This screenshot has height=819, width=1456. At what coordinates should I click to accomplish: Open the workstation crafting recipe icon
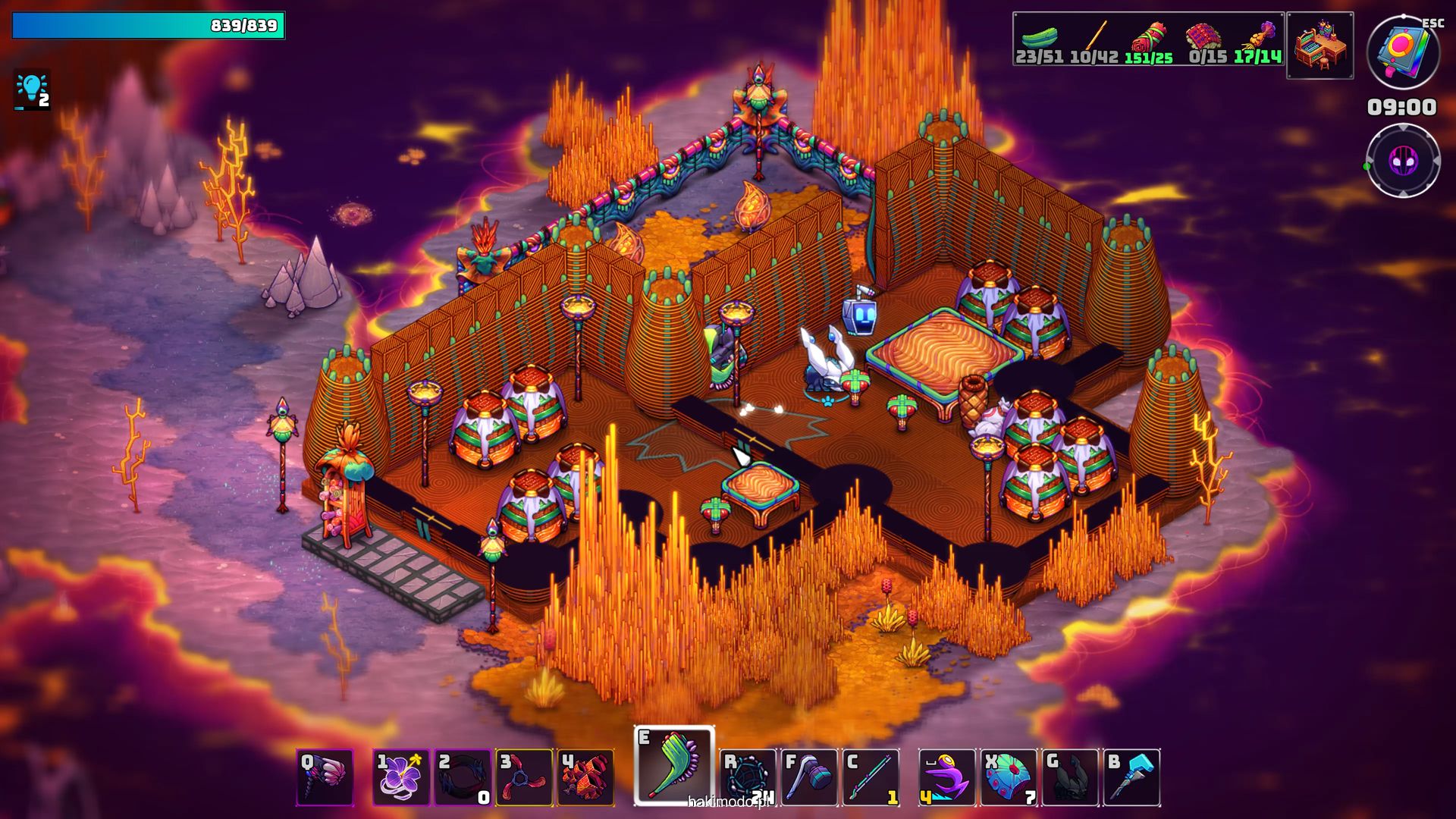[1320, 45]
